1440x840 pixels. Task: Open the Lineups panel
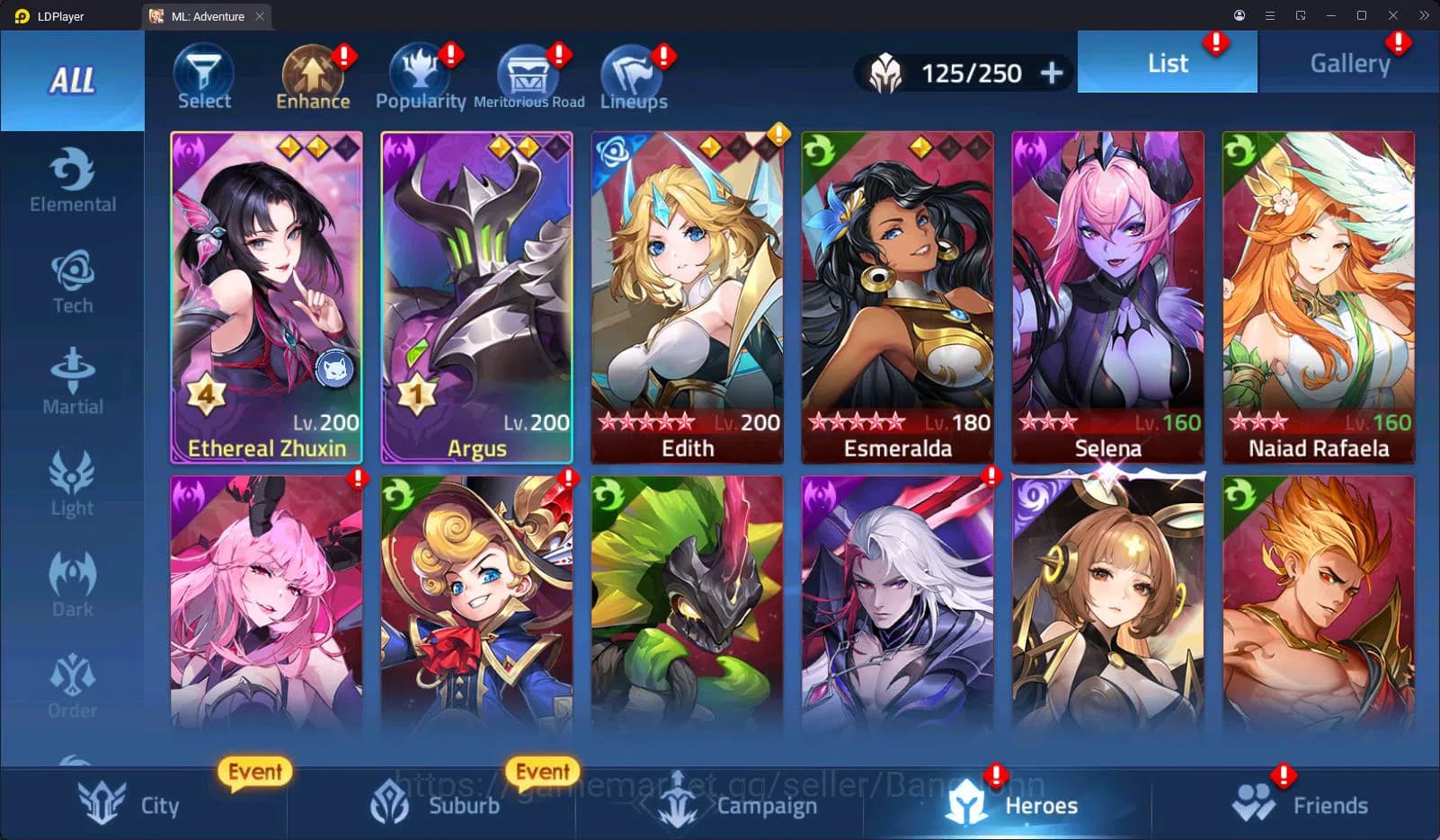633,76
